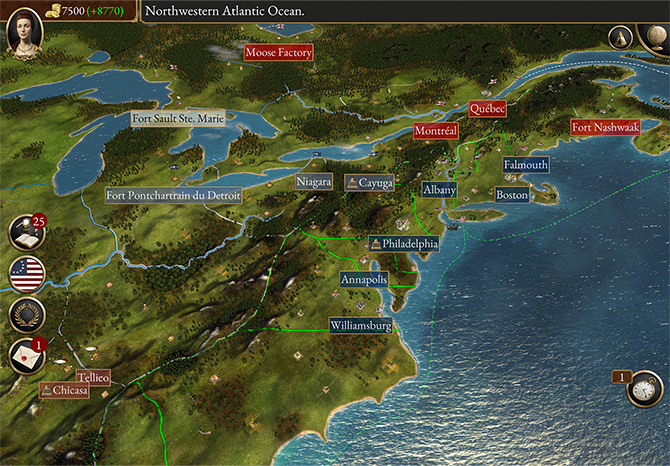End the turn with the pocket watch

[x=645, y=388]
